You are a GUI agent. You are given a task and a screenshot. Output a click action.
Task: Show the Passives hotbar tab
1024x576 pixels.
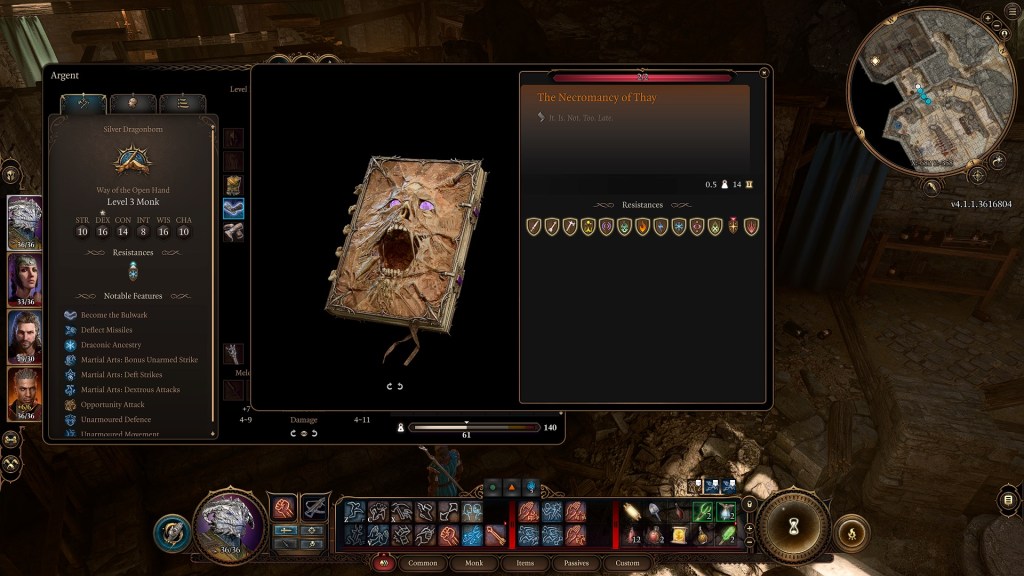click(576, 563)
